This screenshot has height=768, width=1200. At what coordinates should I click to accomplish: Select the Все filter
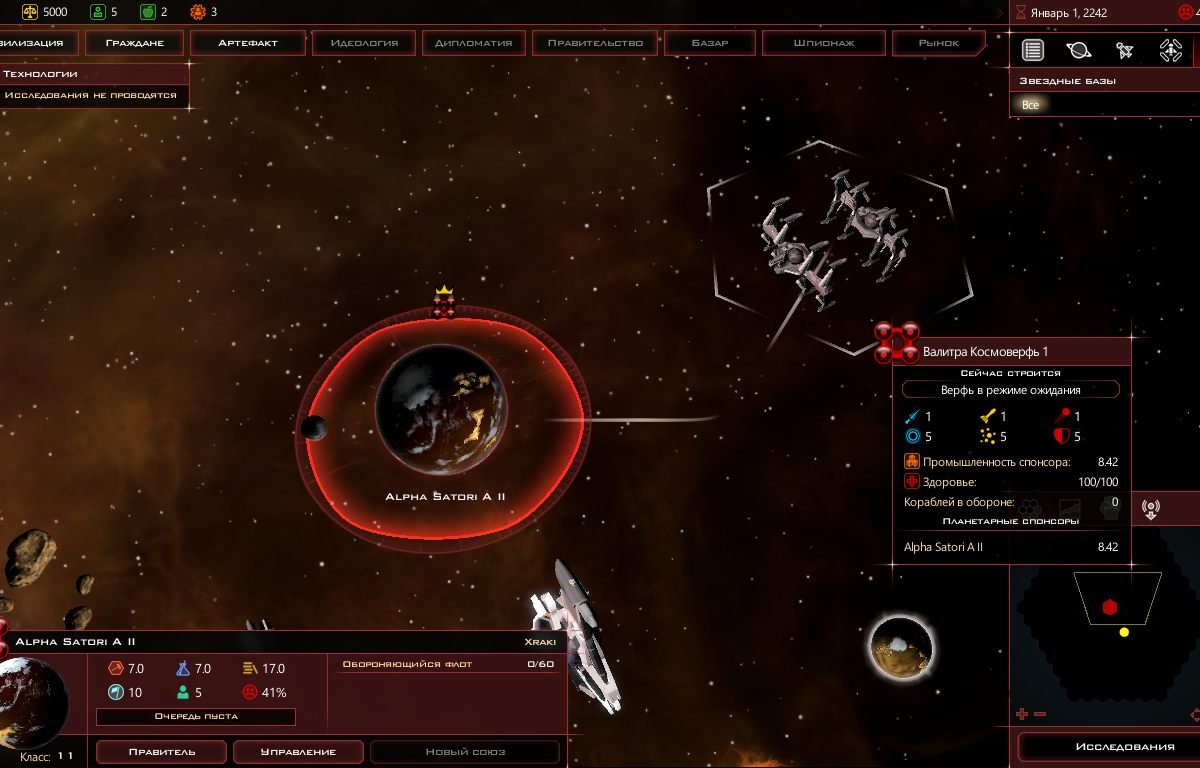1031,105
